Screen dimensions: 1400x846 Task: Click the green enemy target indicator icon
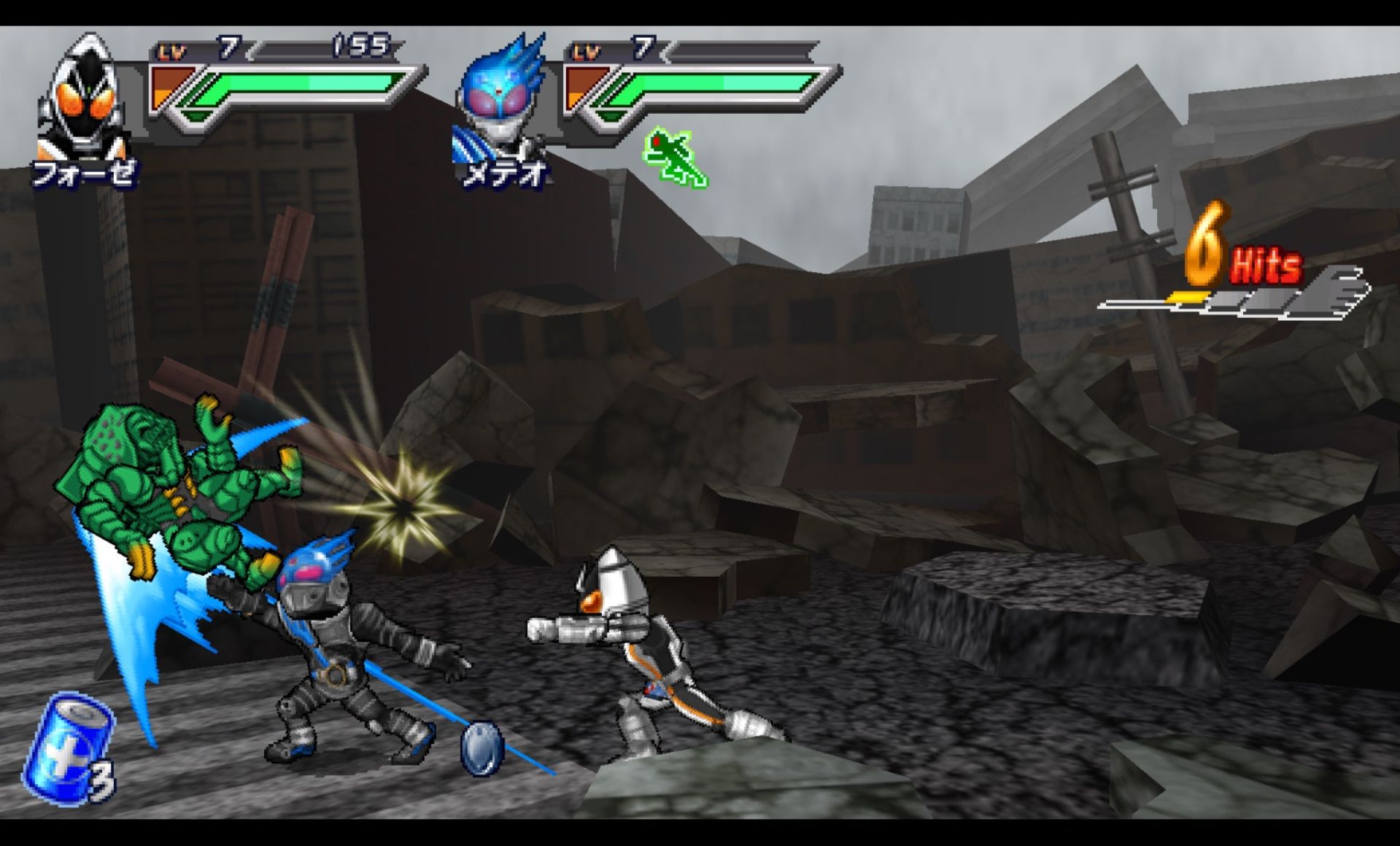tap(673, 158)
